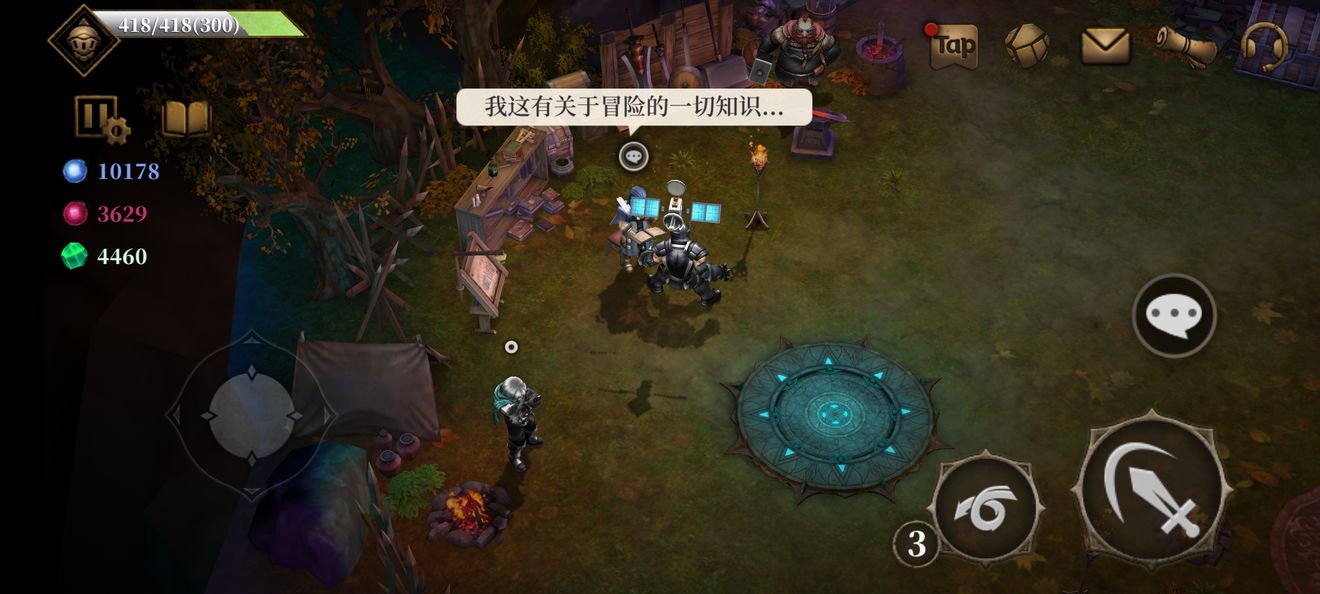1320x594 pixels.
Task: Open the scroll icon
Action: pyautogui.click(x=1186, y=46)
